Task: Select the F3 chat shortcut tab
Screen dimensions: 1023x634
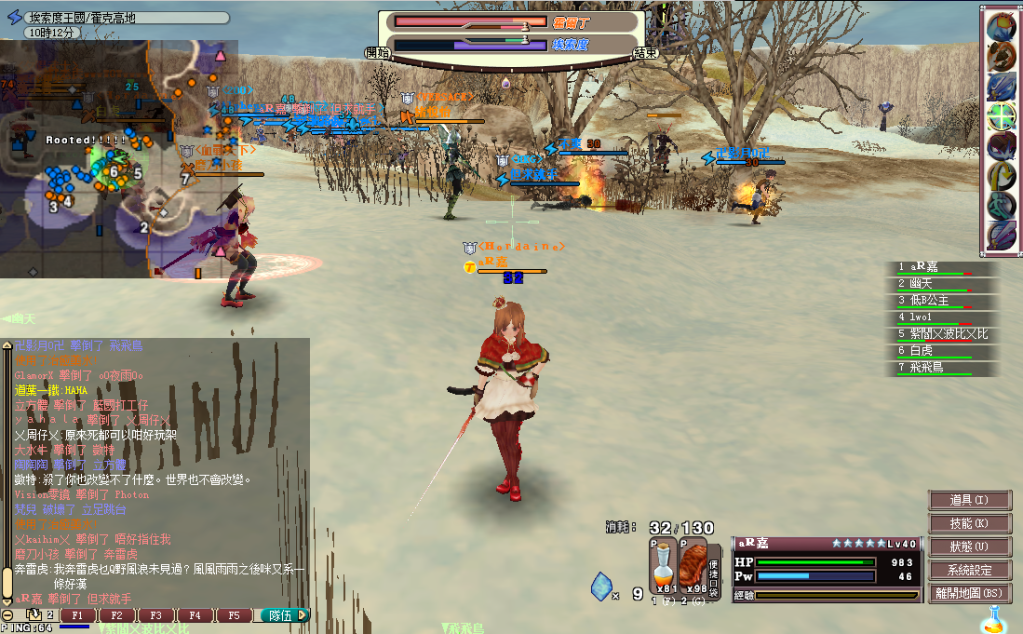Action: 155,616
